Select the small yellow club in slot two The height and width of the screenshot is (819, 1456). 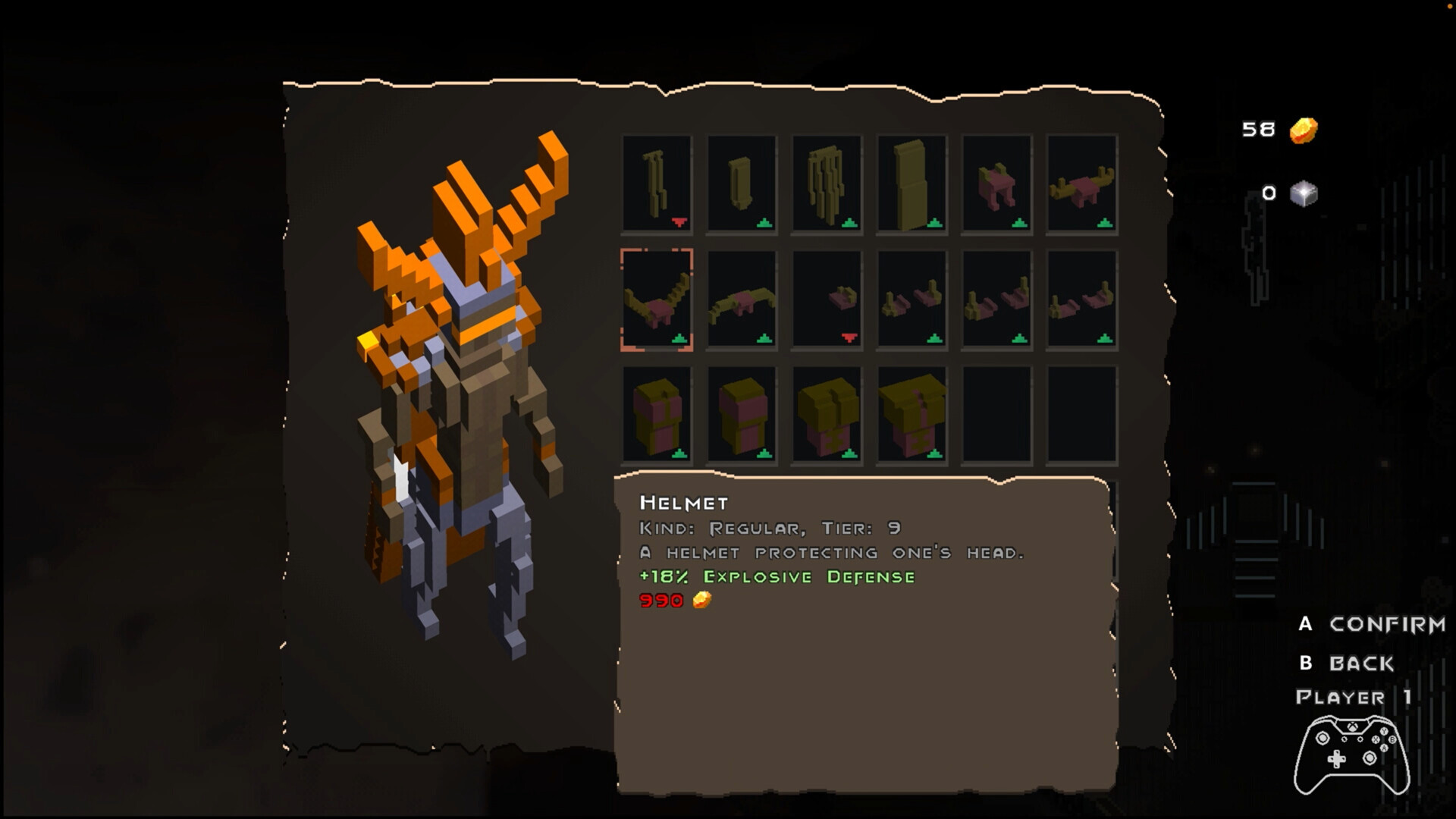(x=742, y=182)
